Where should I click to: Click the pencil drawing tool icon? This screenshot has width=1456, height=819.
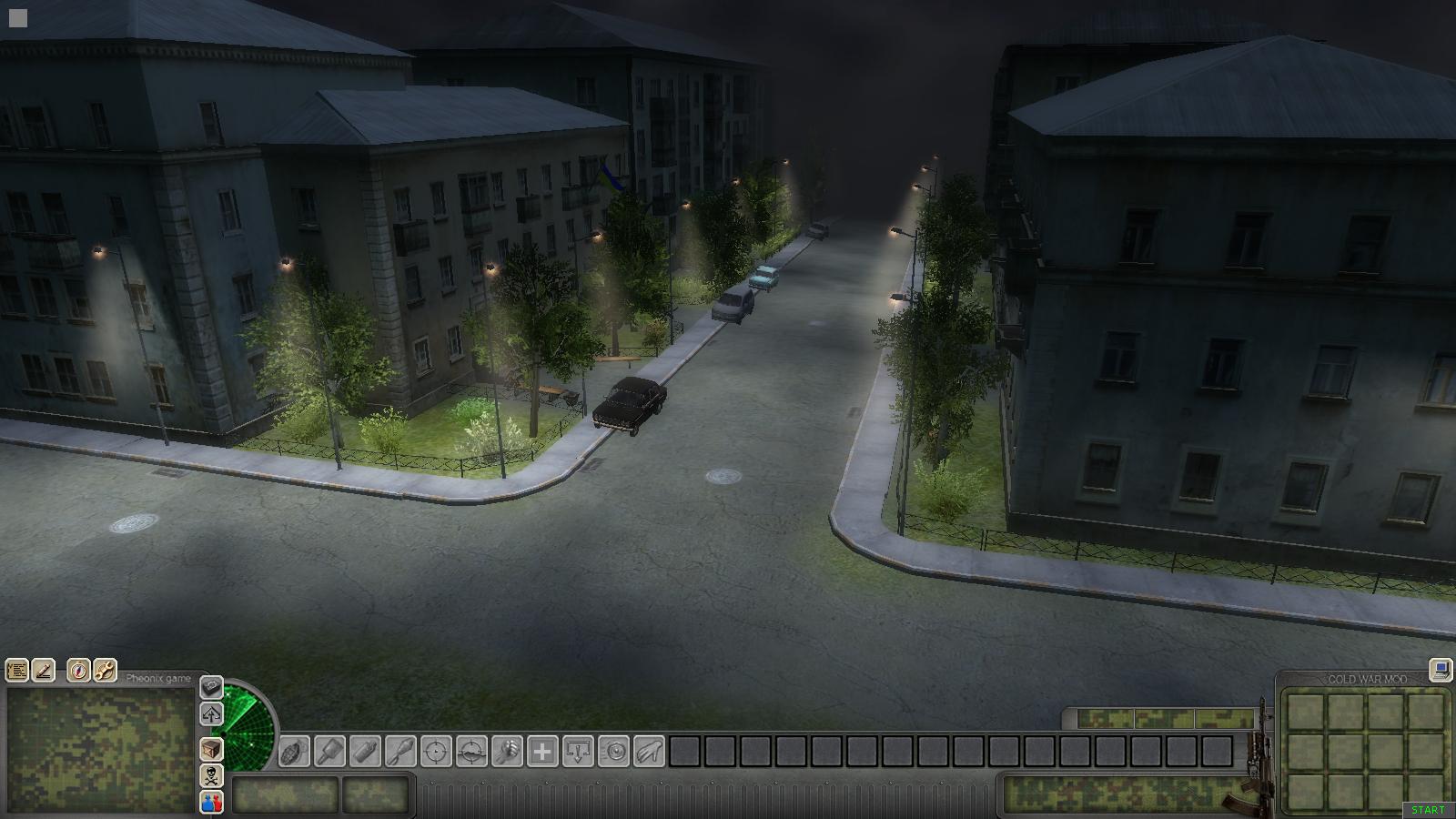(43, 672)
